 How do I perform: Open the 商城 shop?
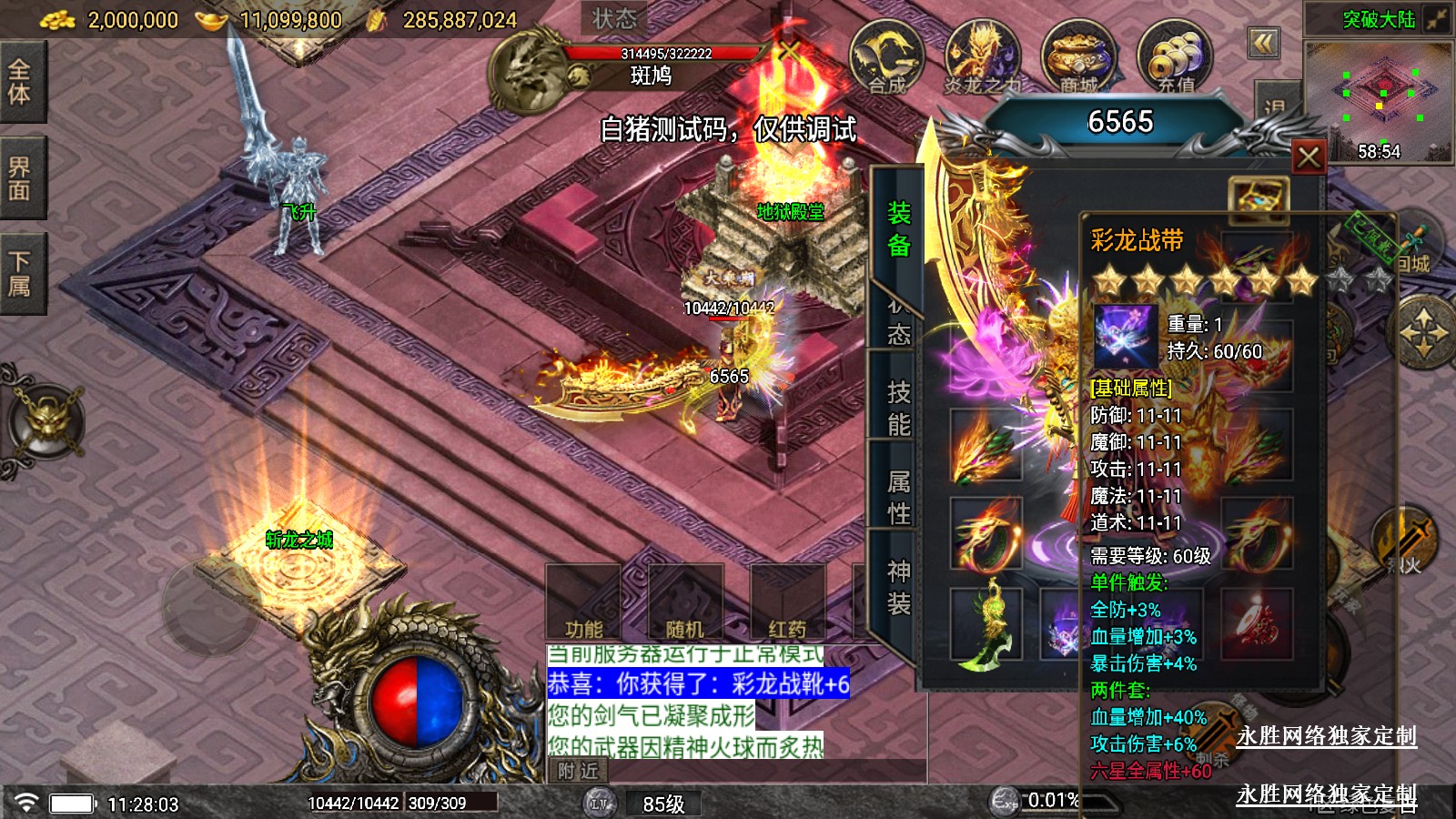1078,58
